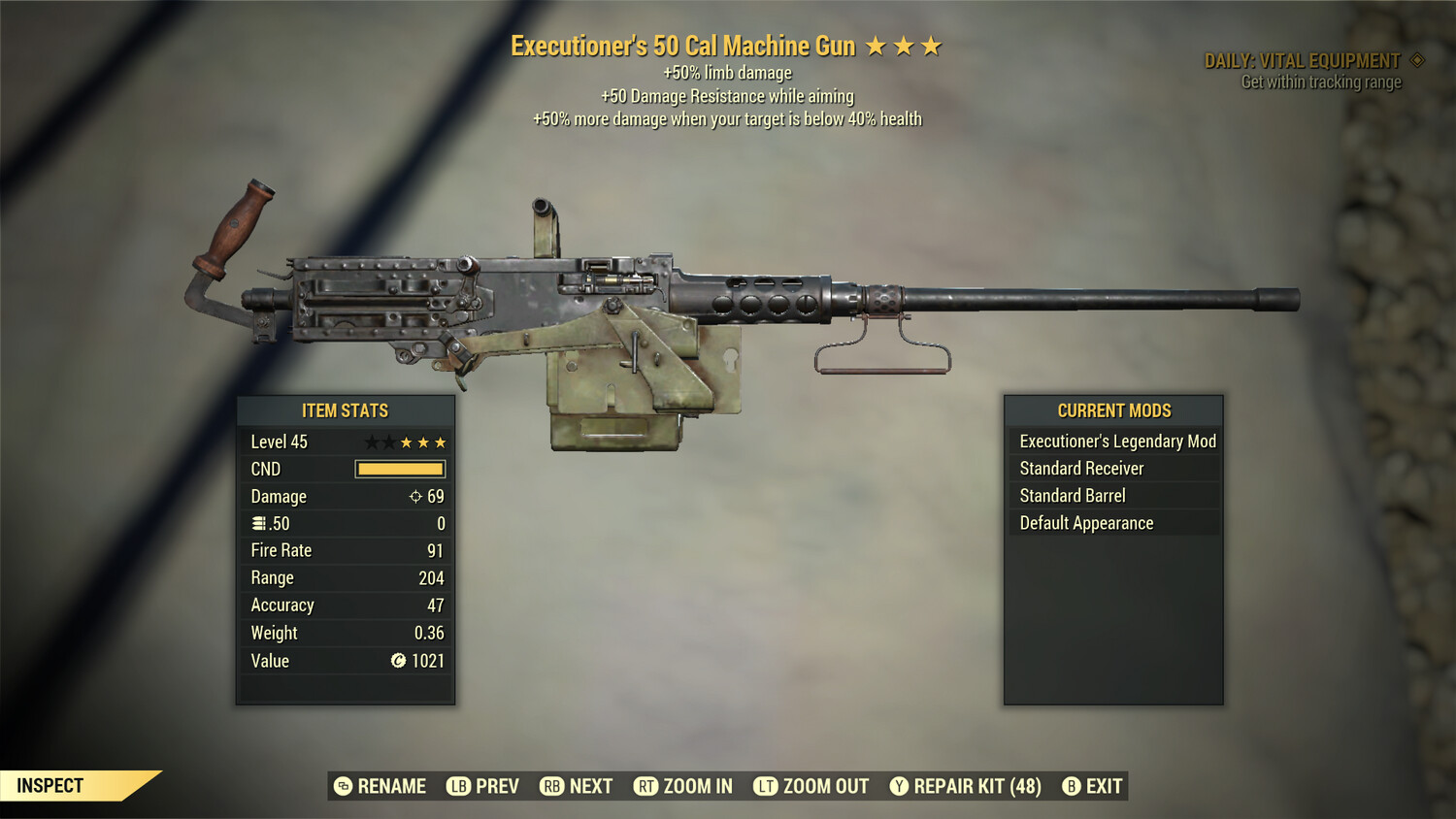Image resolution: width=1456 pixels, height=819 pixels.
Task: Click the CND condition bar
Action: (400, 469)
